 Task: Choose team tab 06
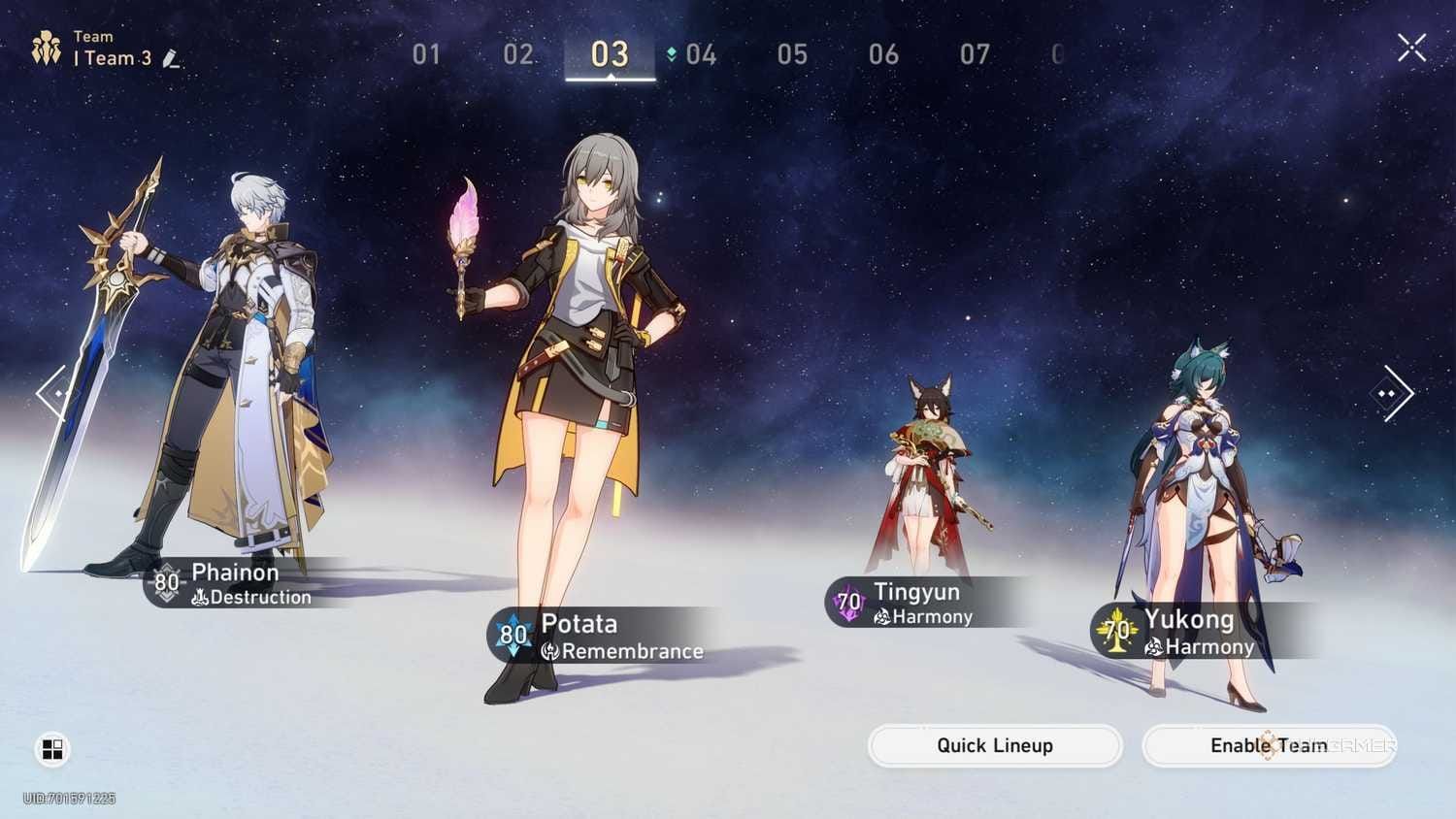883,54
